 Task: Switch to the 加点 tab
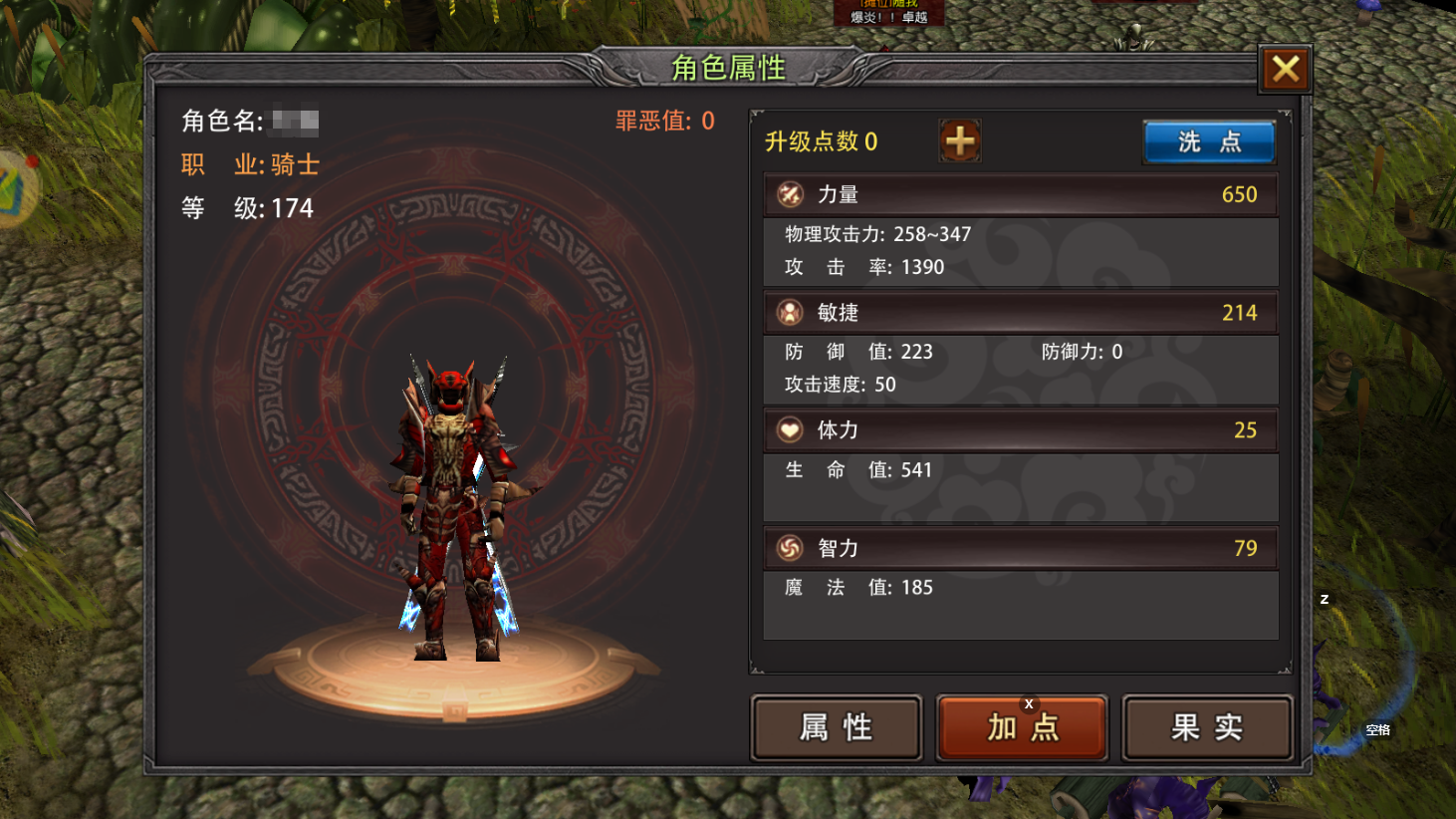[1022, 727]
